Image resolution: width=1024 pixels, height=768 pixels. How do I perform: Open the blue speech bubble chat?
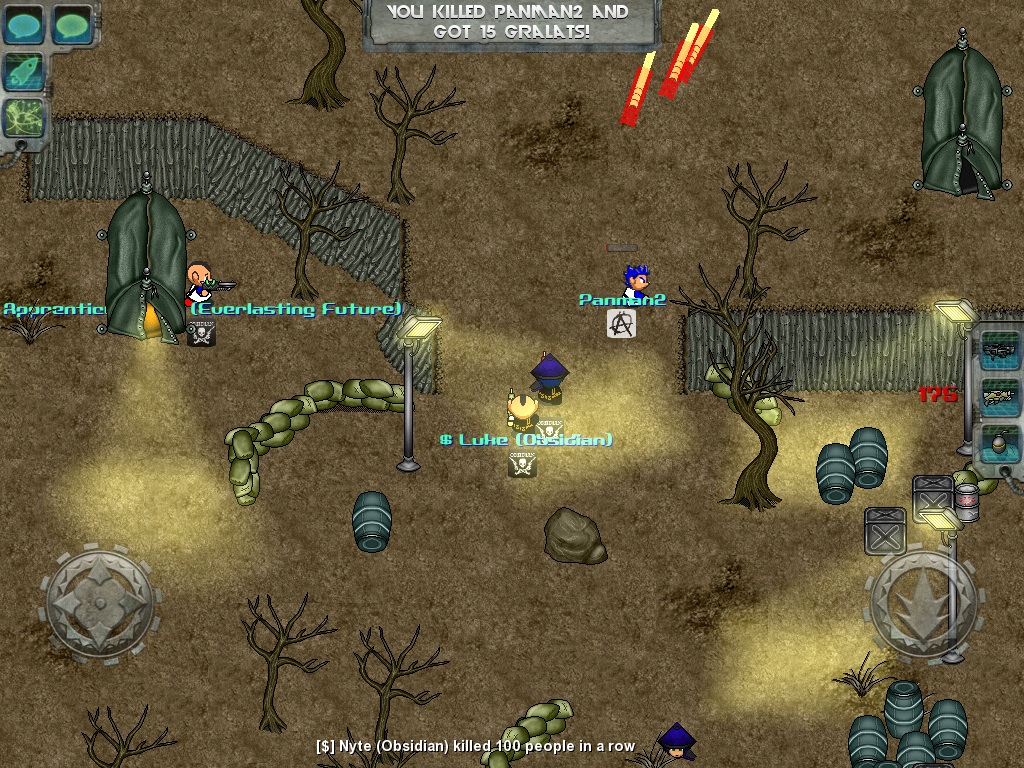(x=23, y=24)
